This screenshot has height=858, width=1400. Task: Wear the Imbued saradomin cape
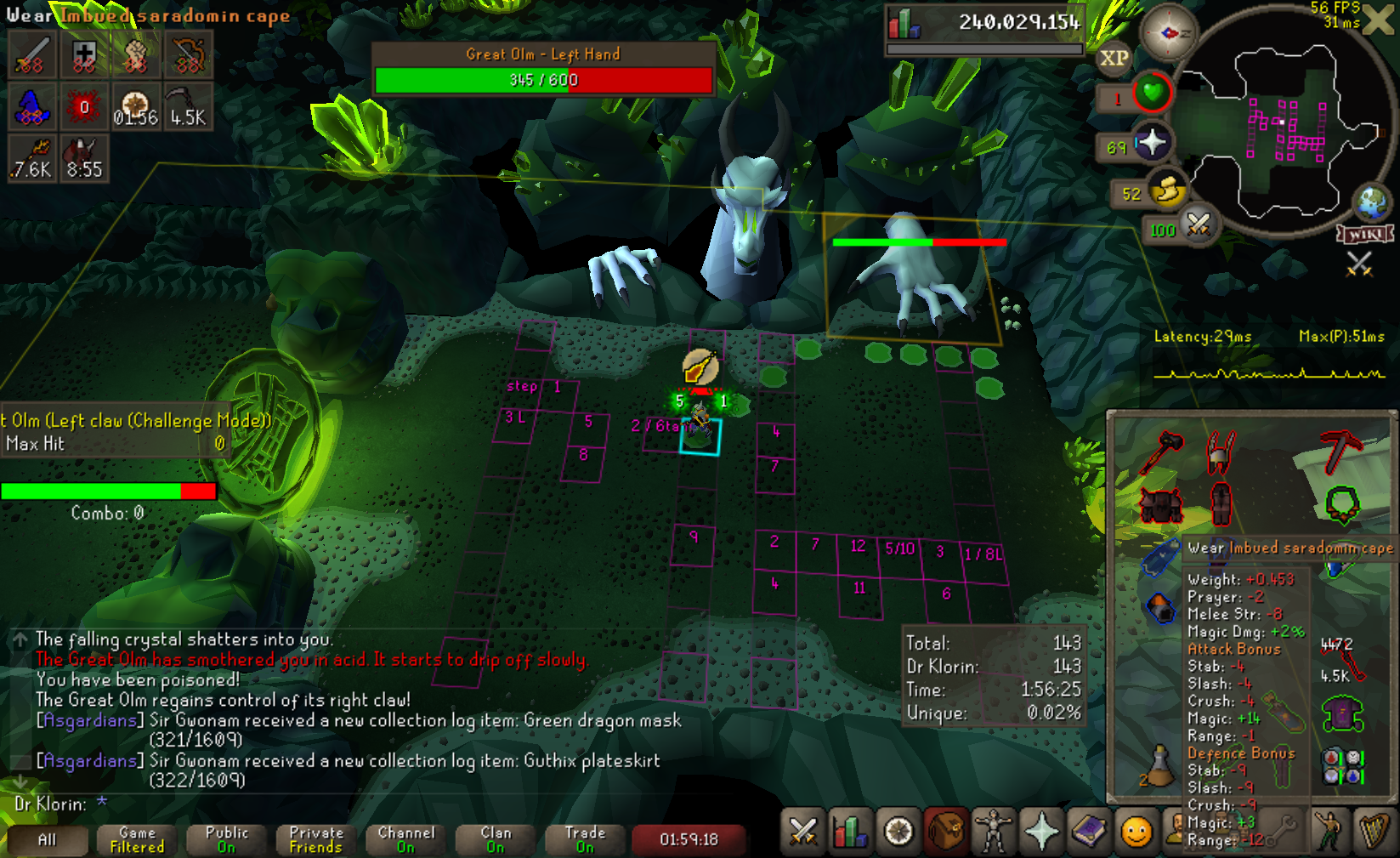click(1161, 557)
